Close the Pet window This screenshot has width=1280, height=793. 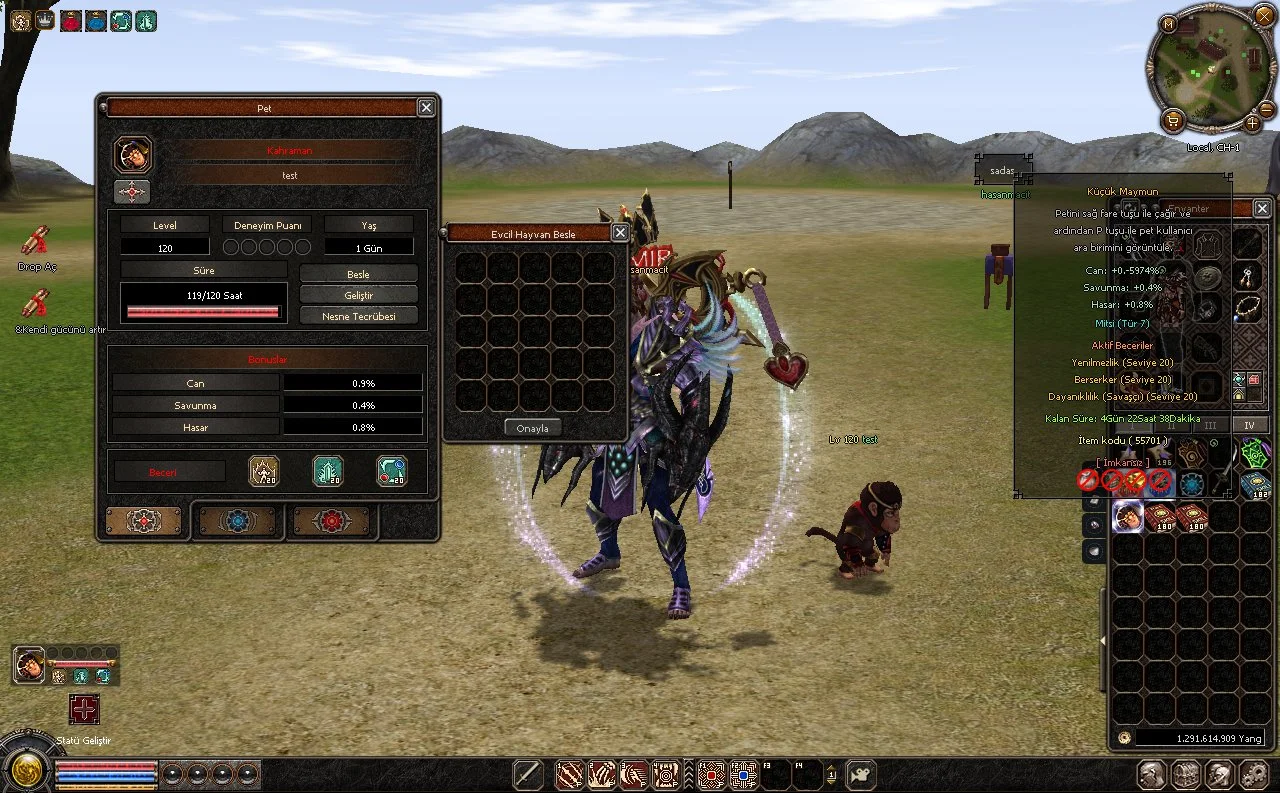tap(426, 107)
